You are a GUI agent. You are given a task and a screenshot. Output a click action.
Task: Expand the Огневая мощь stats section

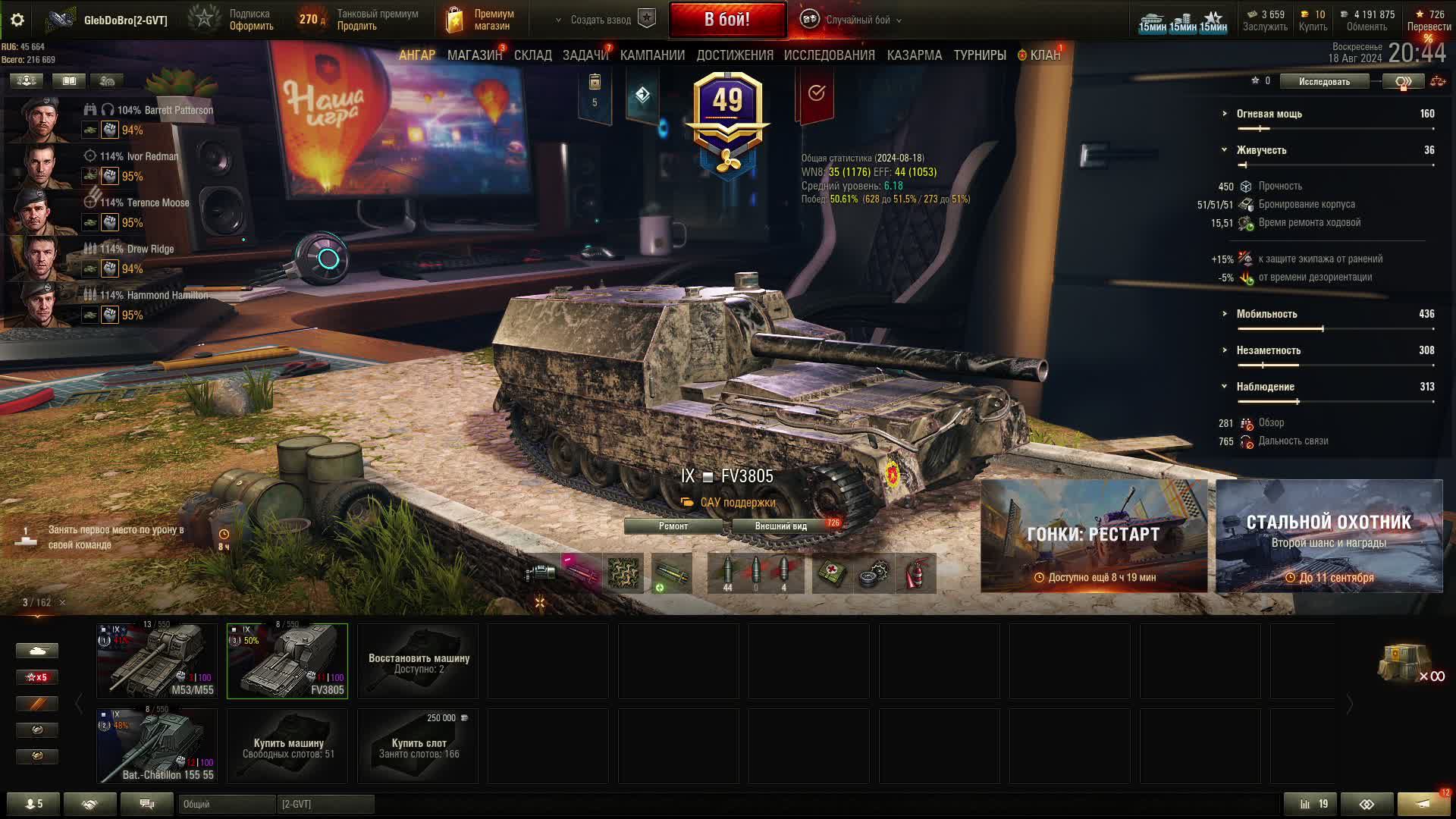point(1269,114)
